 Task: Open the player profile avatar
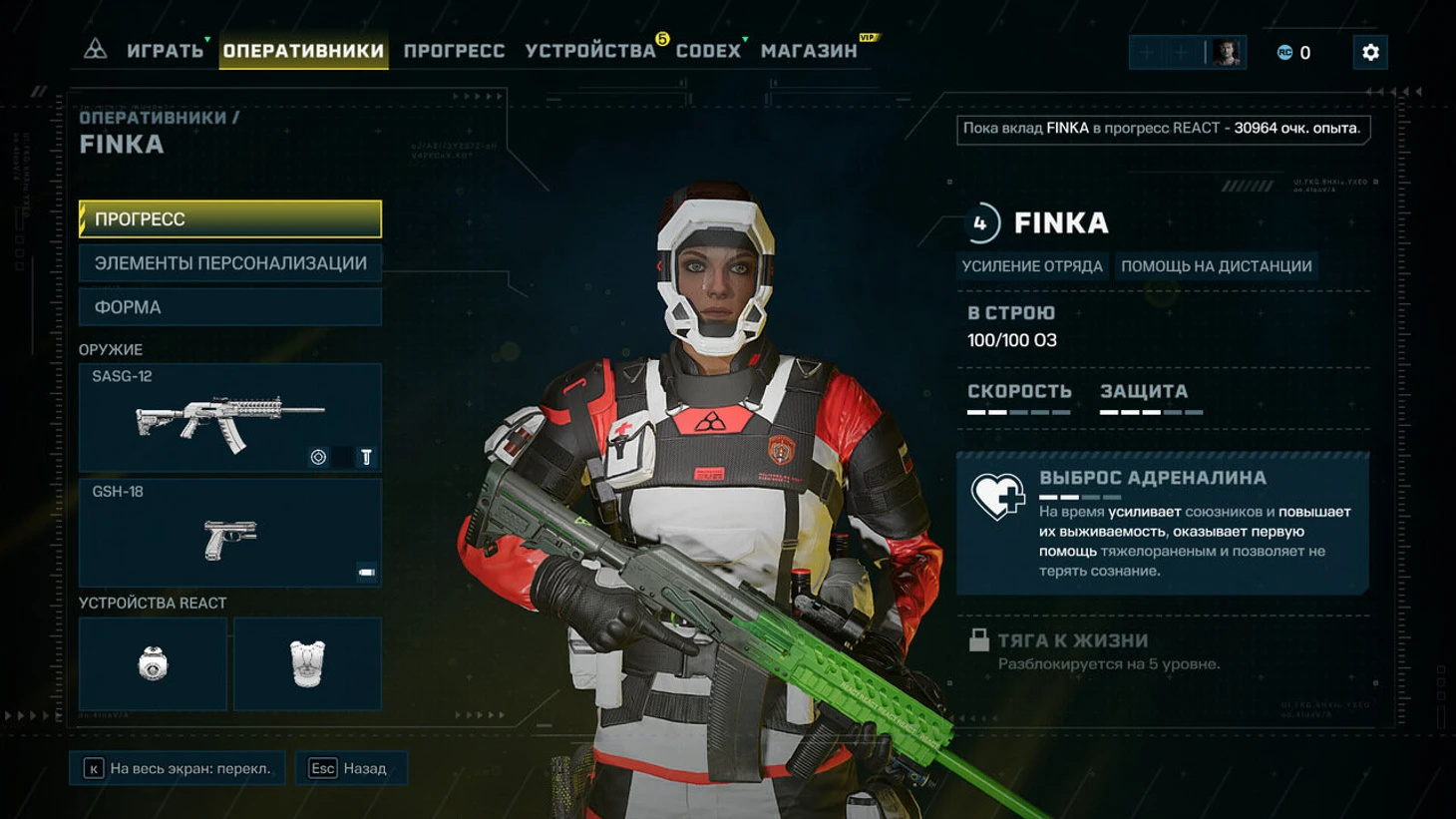(1226, 53)
